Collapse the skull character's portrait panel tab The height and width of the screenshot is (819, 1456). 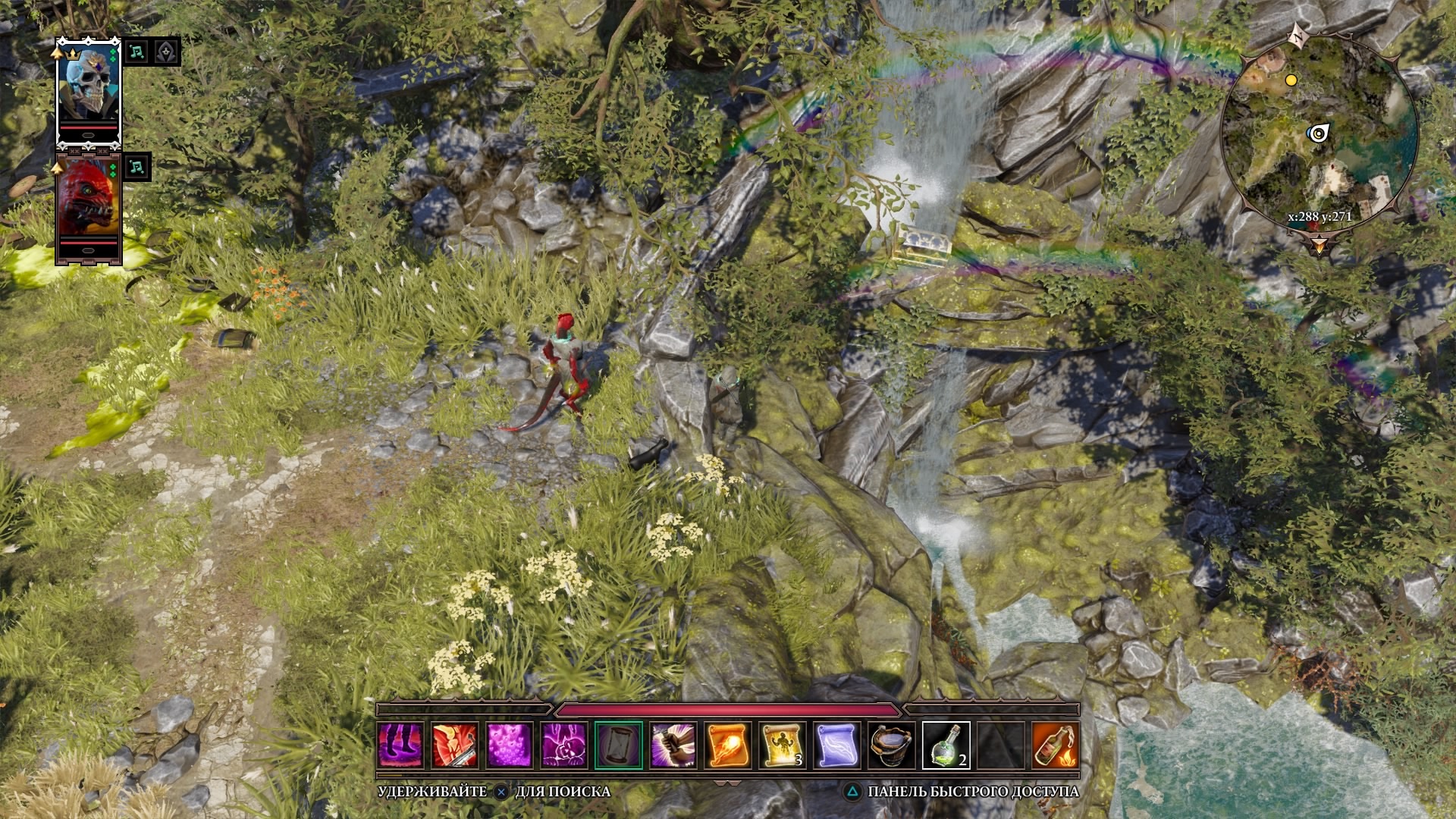(x=88, y=135)
